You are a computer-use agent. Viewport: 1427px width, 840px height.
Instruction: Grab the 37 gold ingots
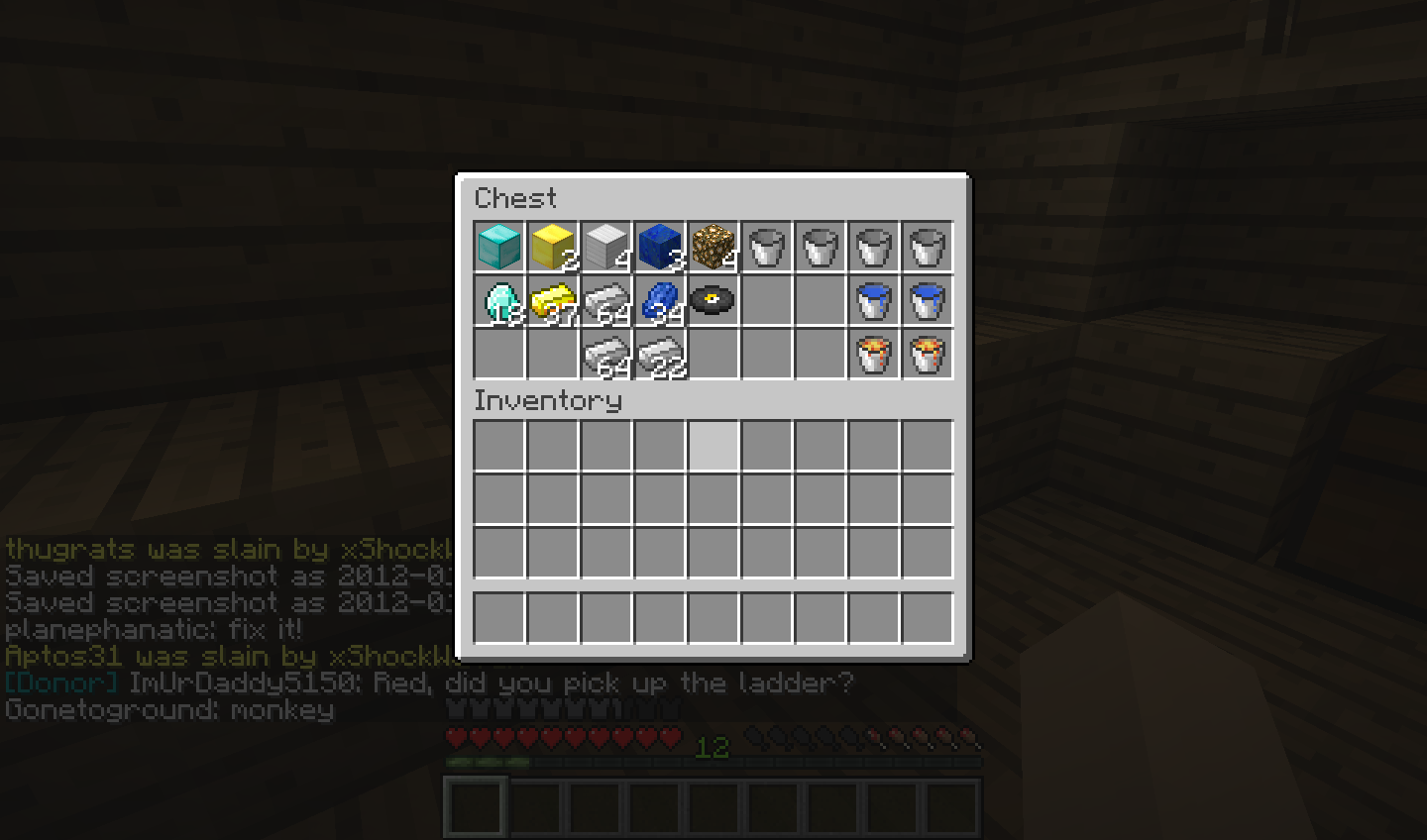pos(551,301)
